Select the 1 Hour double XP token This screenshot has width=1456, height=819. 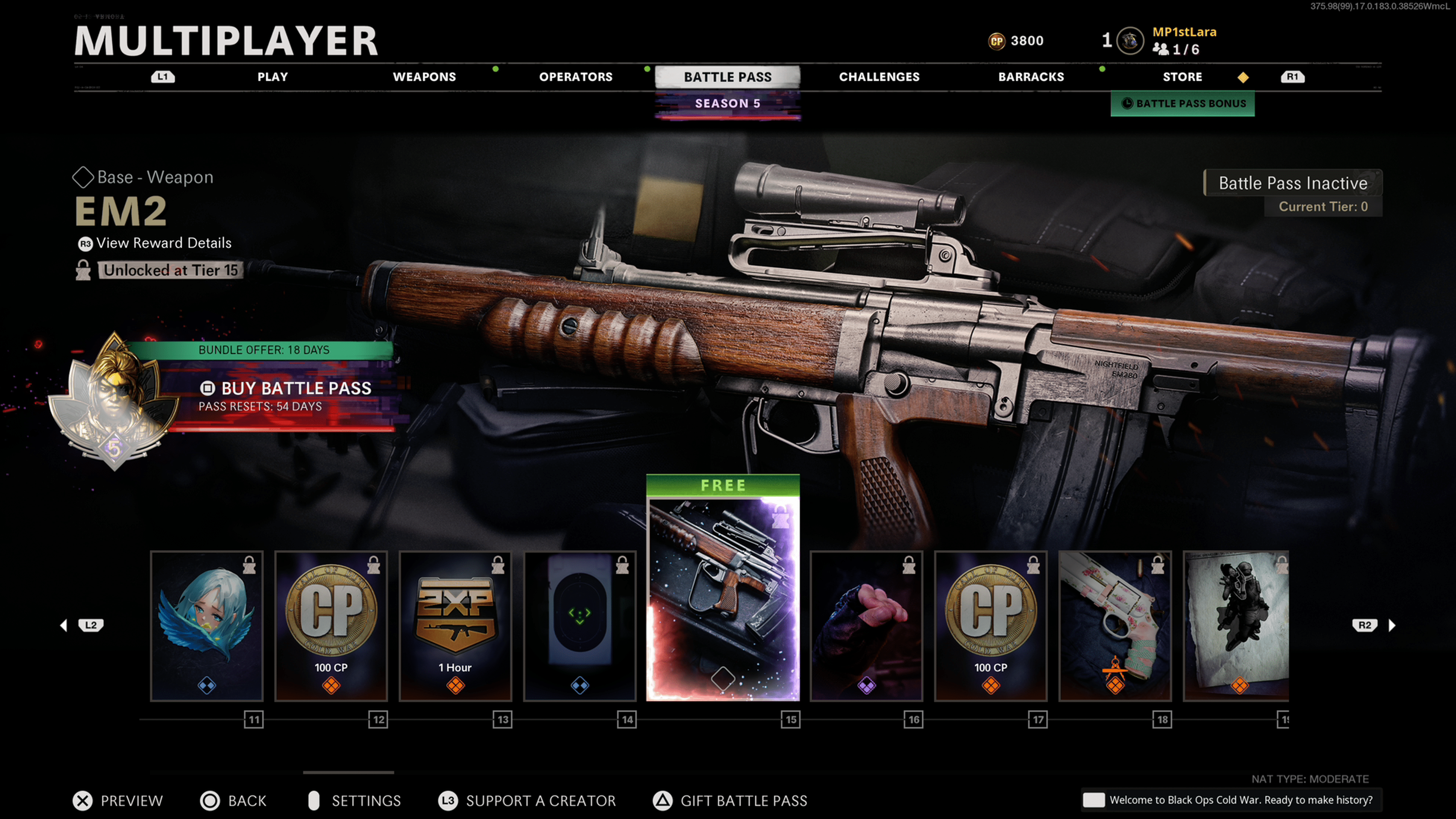click(455, 626)
